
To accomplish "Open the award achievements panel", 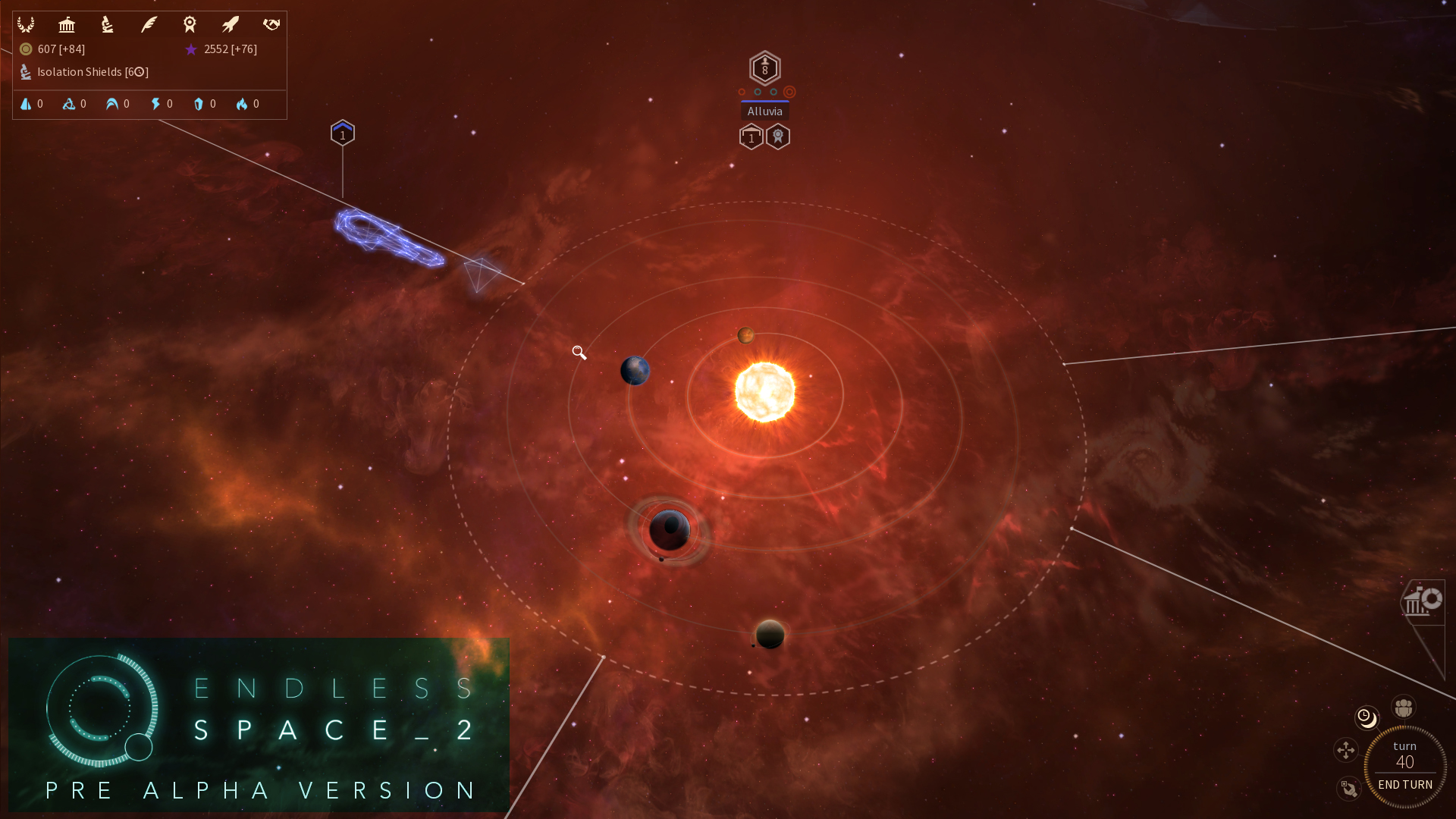I will click(190, 24).
